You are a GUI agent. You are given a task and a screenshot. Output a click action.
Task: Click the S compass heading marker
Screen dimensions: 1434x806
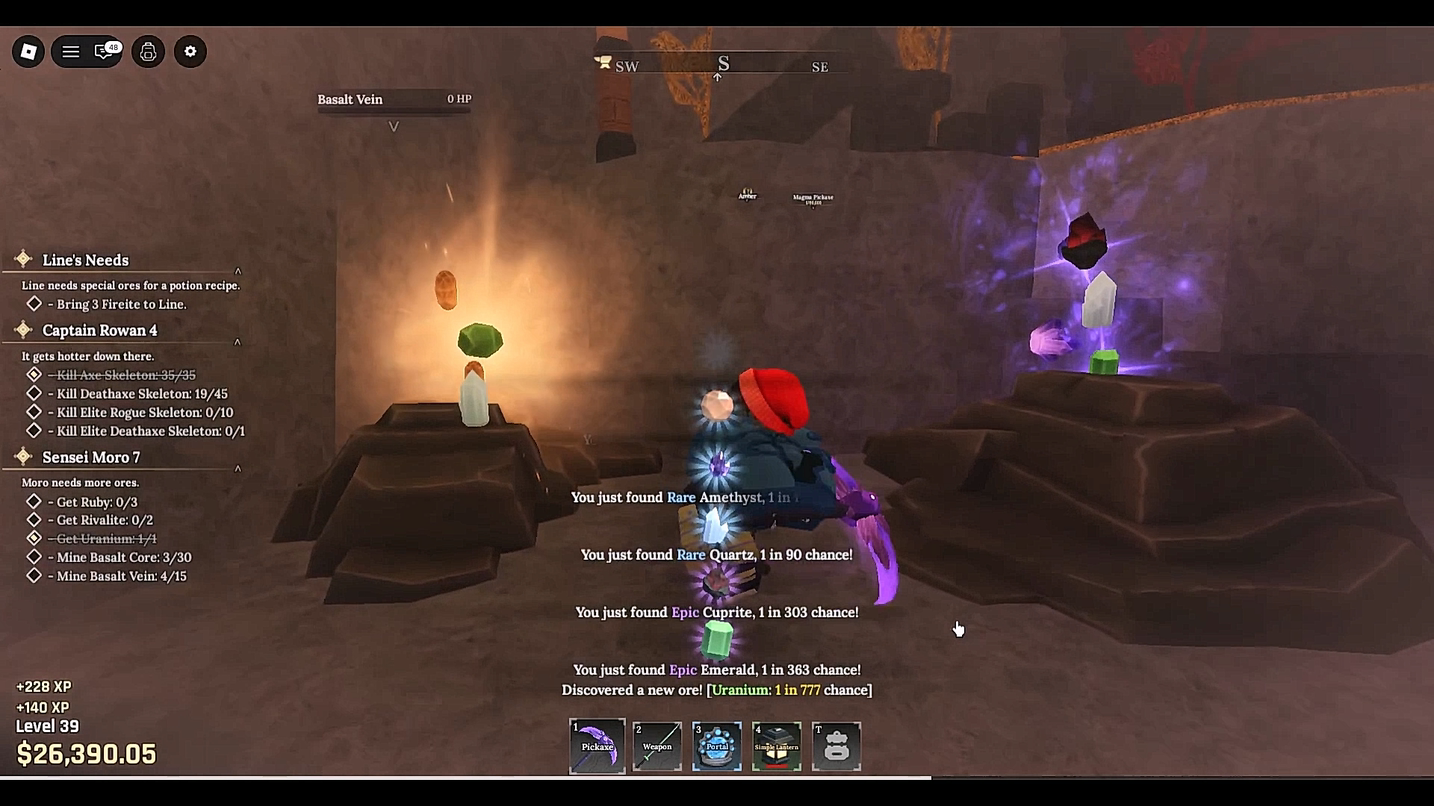click(x=722, y=62)
